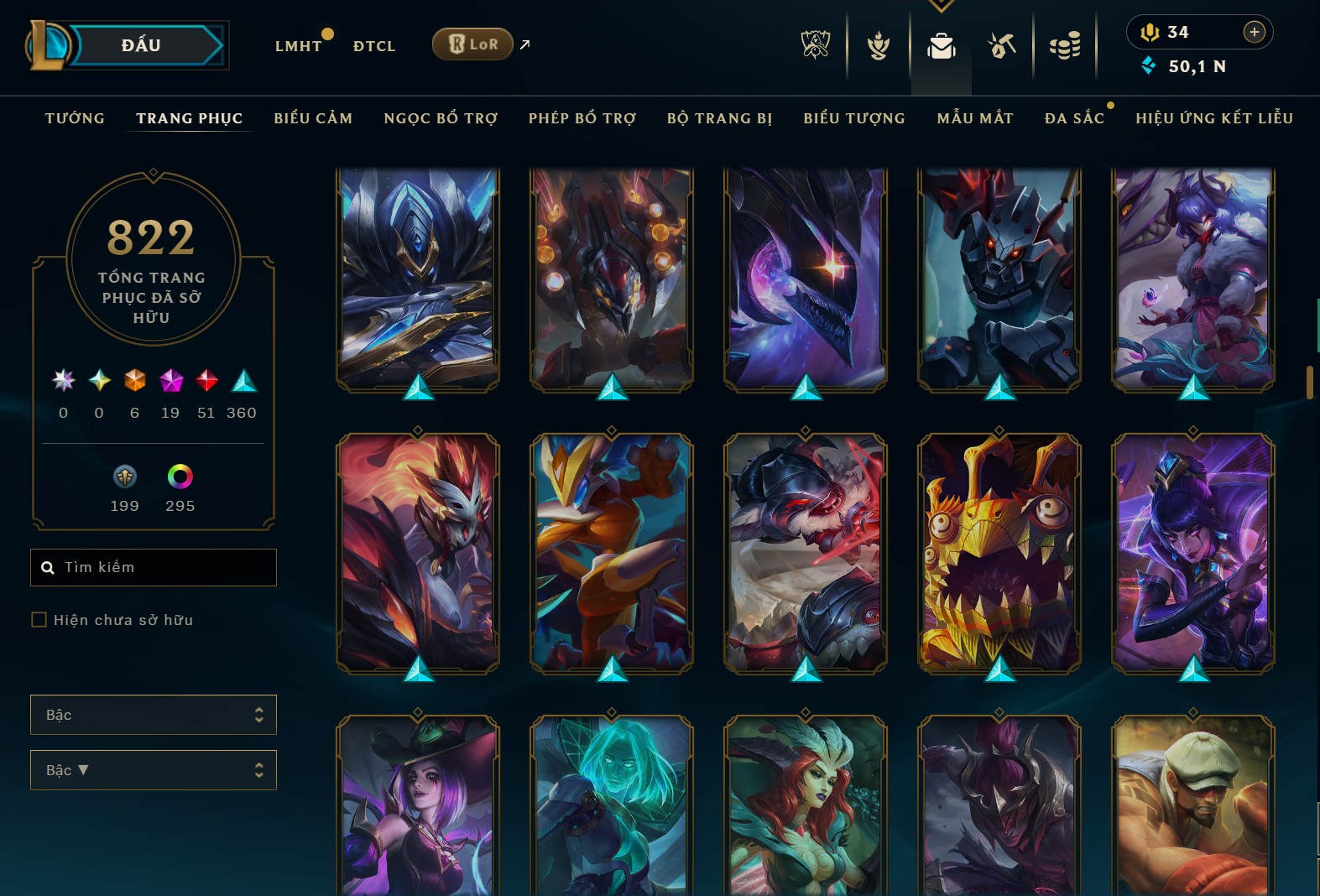This screenshot has height=896, width=1320.
Task: Open the HIỆU ỨNG KẾT LIỄU tab
Action: 1214,118
